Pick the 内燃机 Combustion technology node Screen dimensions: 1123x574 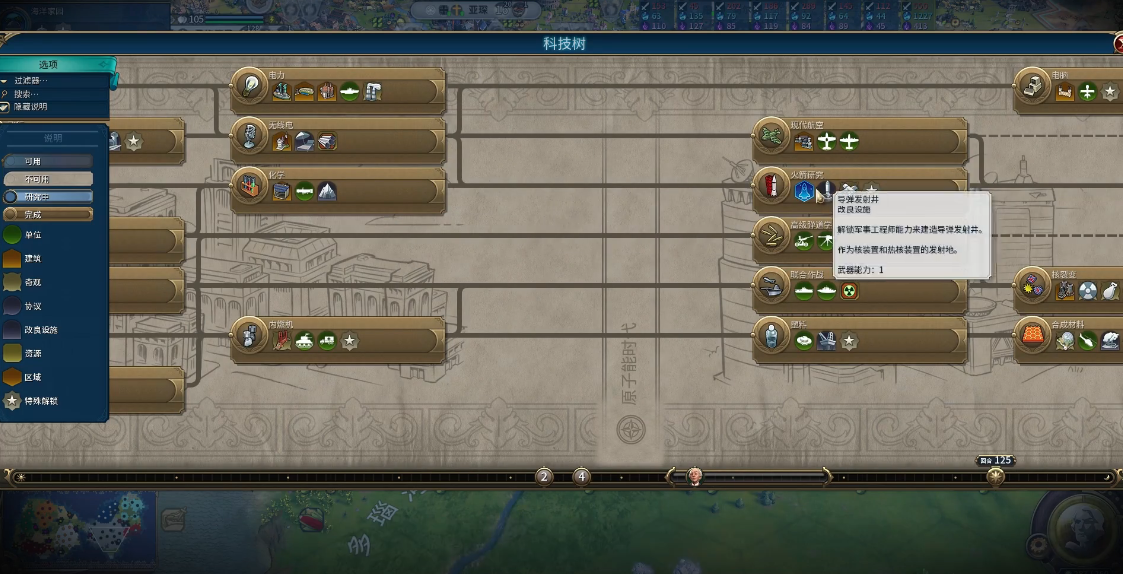(x=249, y=338)
